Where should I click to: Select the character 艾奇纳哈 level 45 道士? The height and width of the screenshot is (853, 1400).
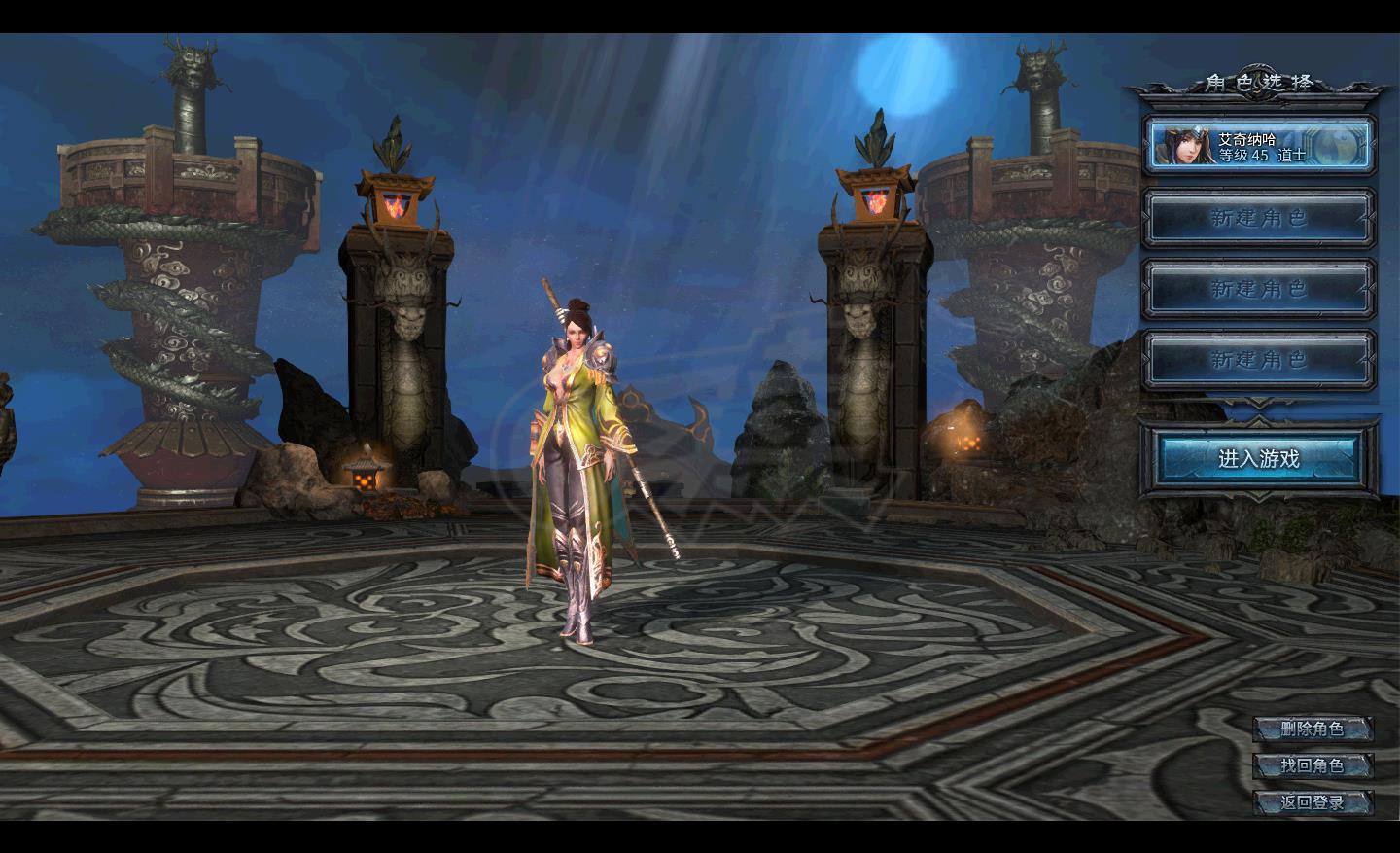tap(1260, 146)
